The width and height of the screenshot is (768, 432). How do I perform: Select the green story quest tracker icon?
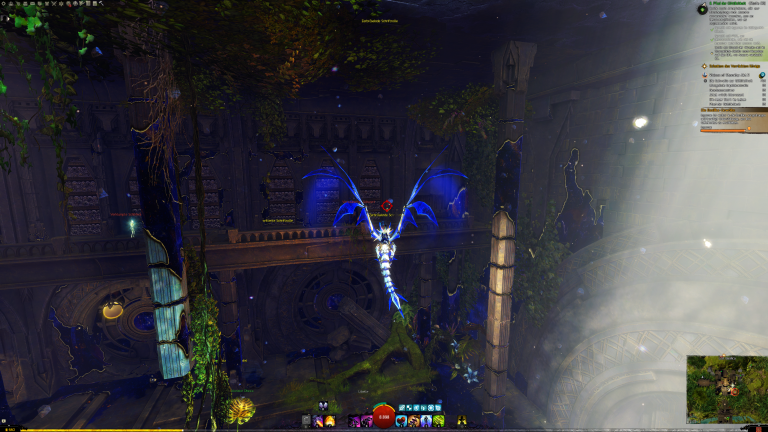(x=701, y=9)
